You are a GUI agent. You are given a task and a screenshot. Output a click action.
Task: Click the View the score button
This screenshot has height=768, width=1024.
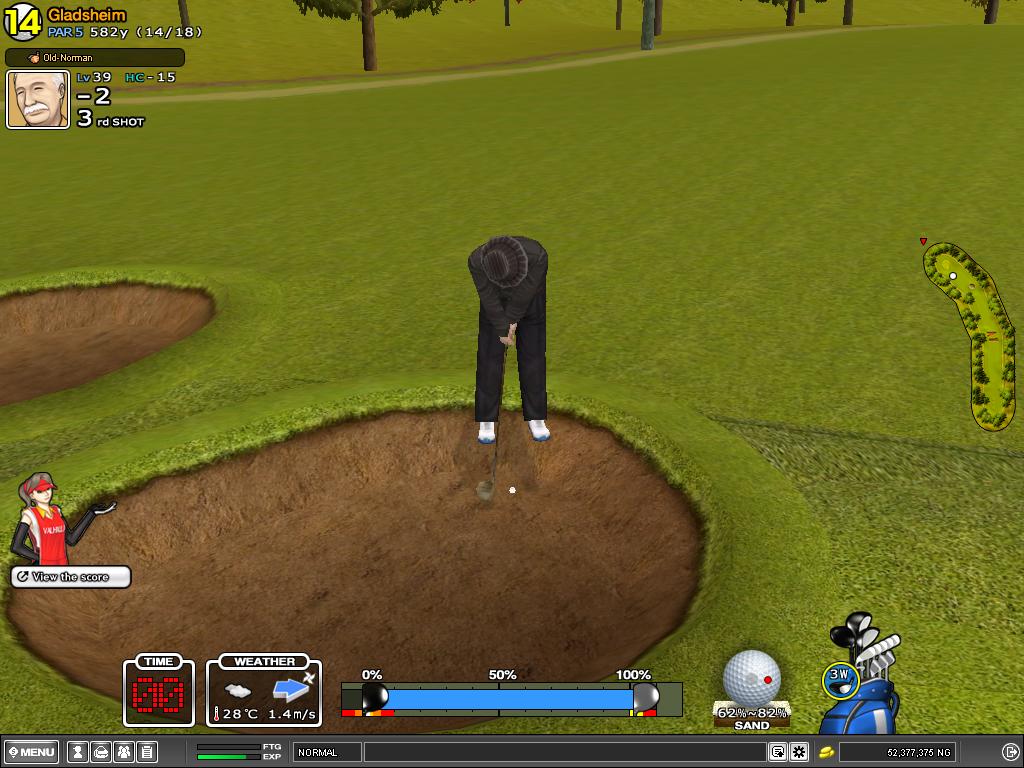click(71, 577)
